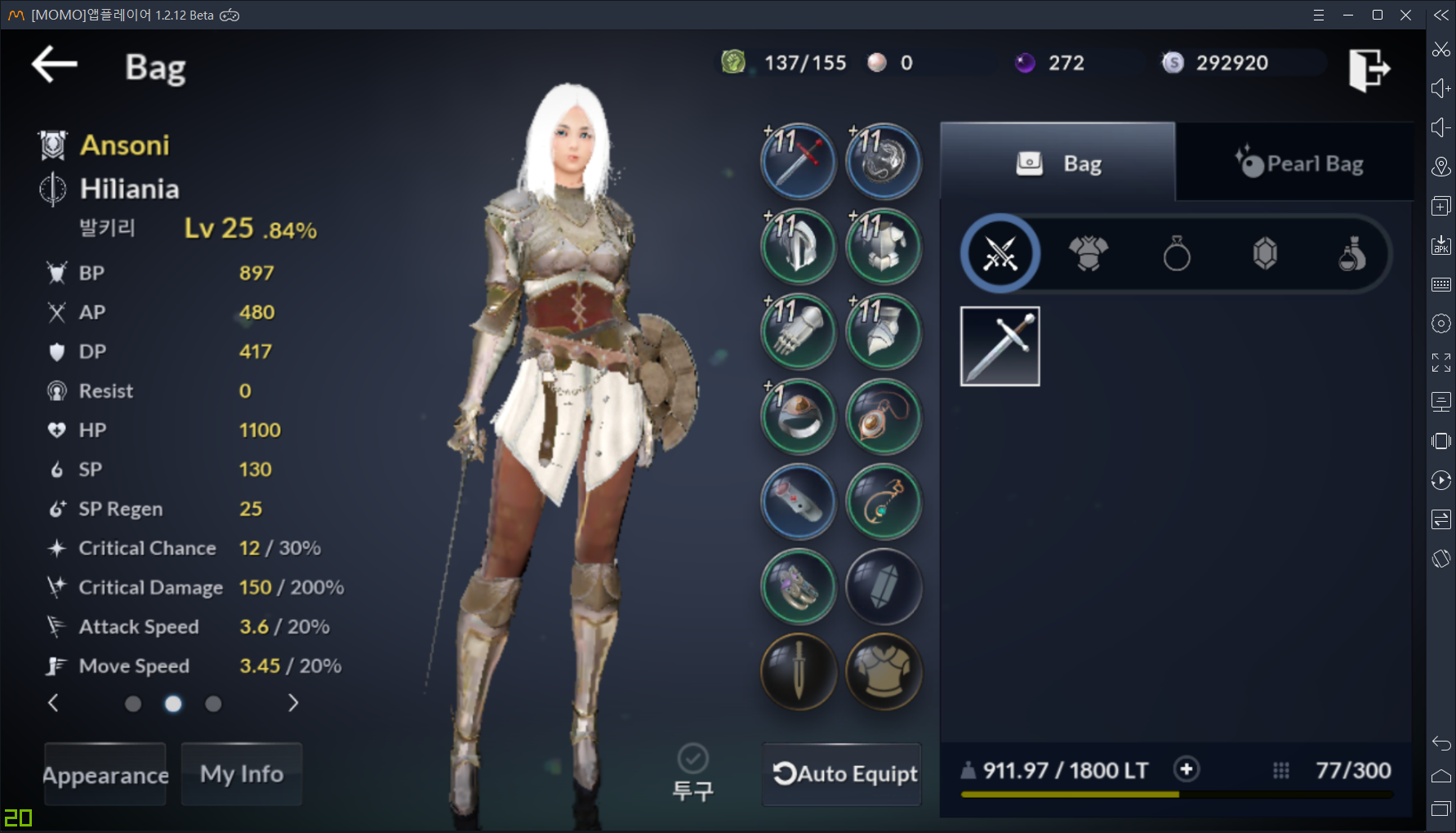
Task: Minimize the emulator window
Action: click(1348, 15)
